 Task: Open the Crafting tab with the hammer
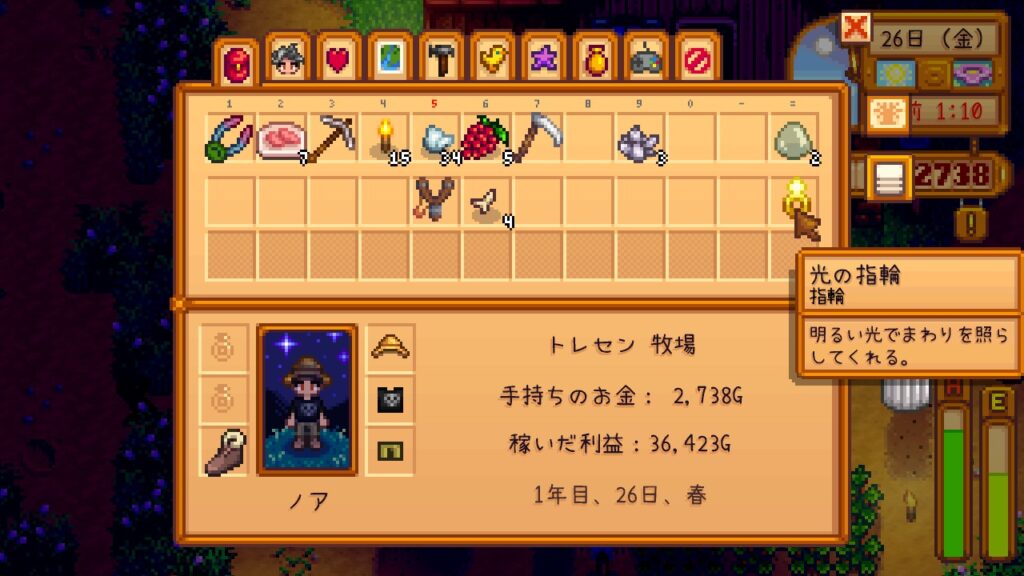pos(441,61)
